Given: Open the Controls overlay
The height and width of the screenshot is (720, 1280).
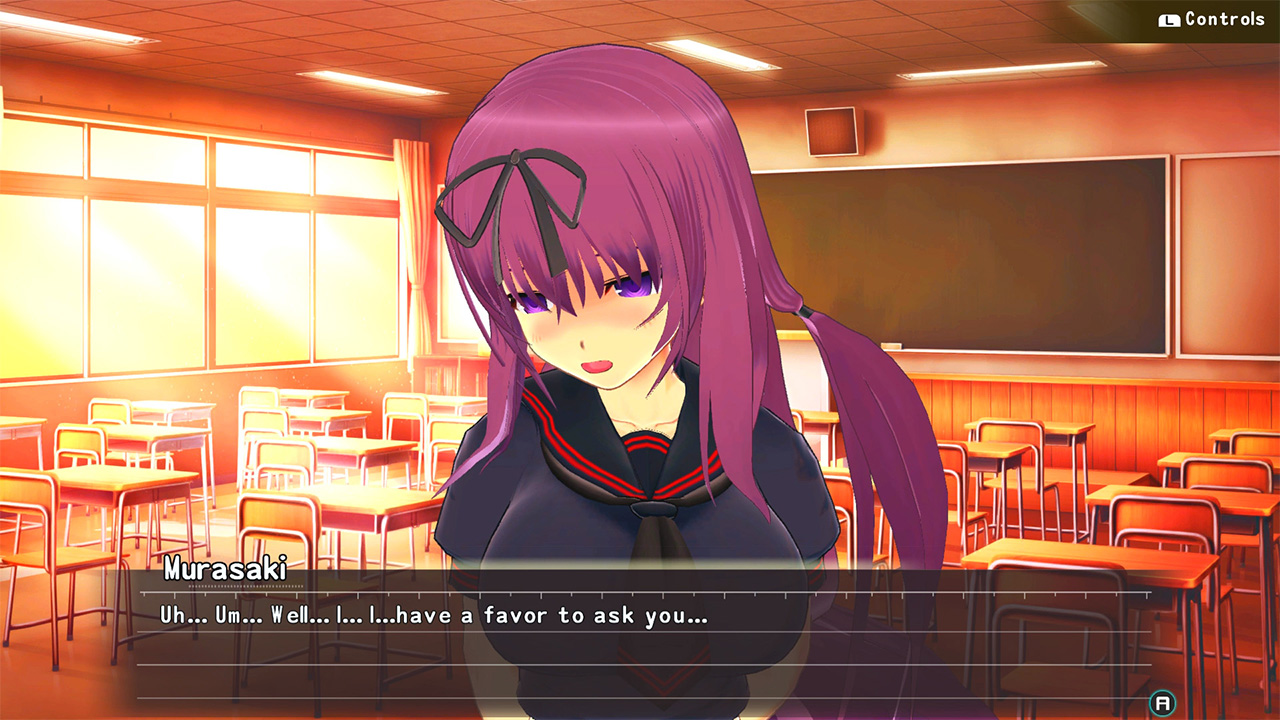Looking at the screenshot, I should pyautogui.click(x=1210, y=18).
